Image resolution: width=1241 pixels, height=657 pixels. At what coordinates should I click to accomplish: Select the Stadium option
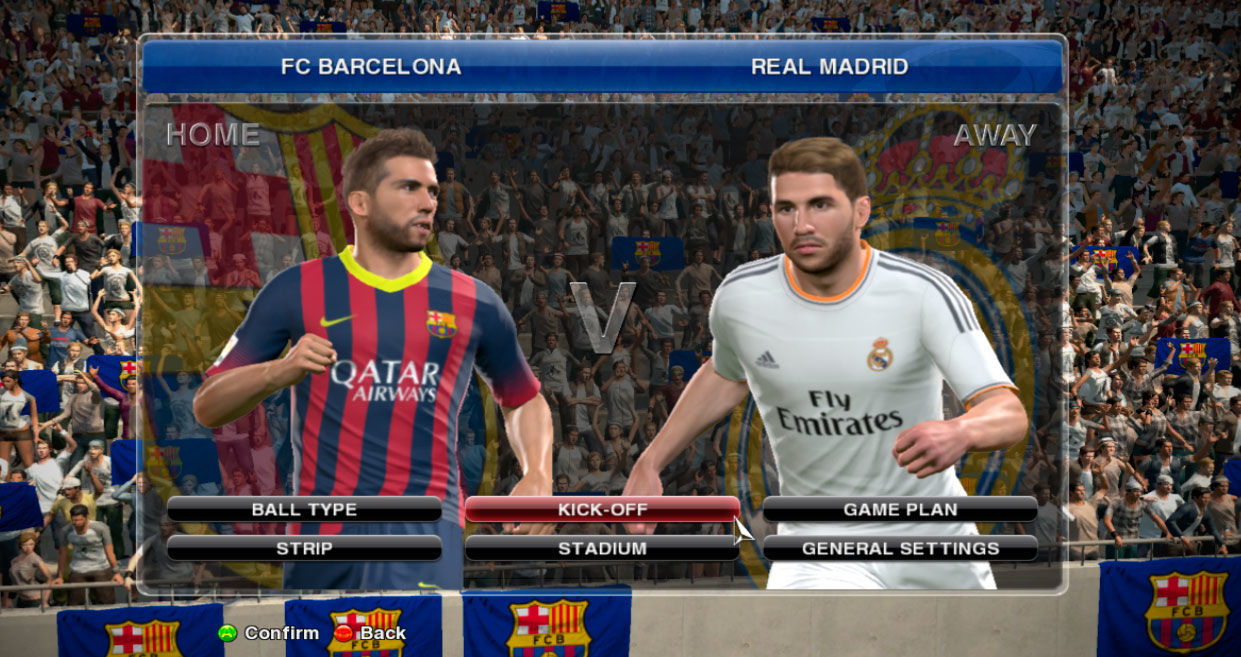pos(602,548)
